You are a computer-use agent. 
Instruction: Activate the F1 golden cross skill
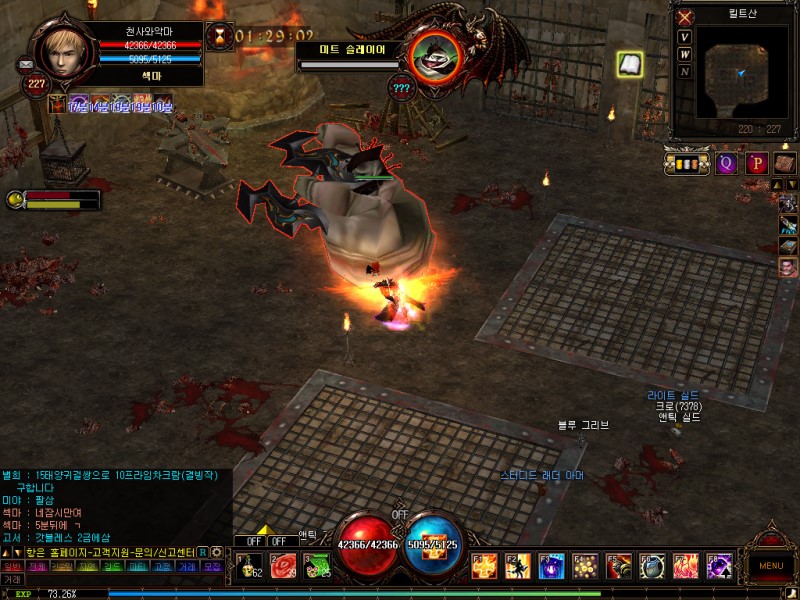(x=485, y=567)
